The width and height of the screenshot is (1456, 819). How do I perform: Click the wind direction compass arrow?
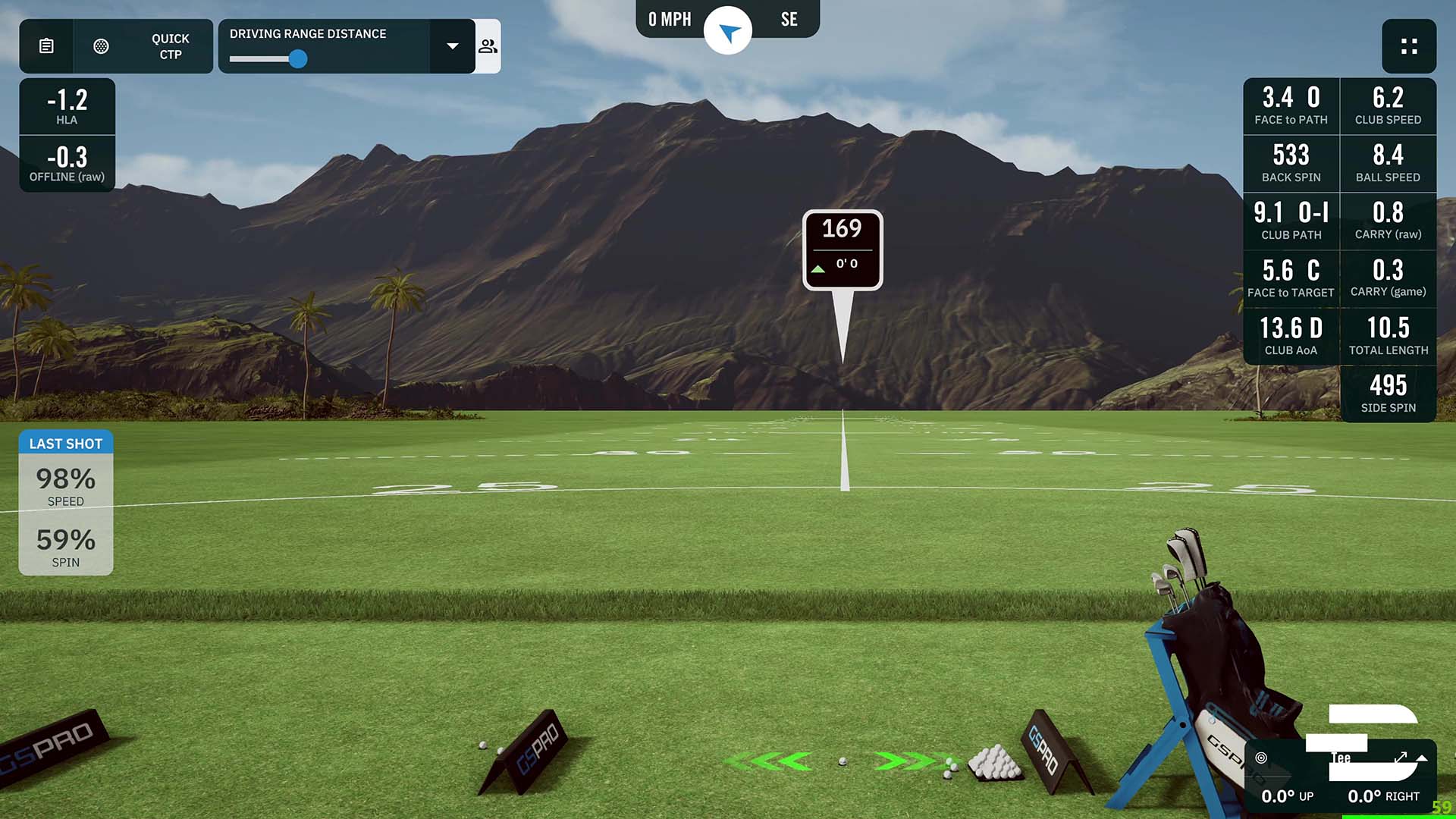tap(728, 32)
